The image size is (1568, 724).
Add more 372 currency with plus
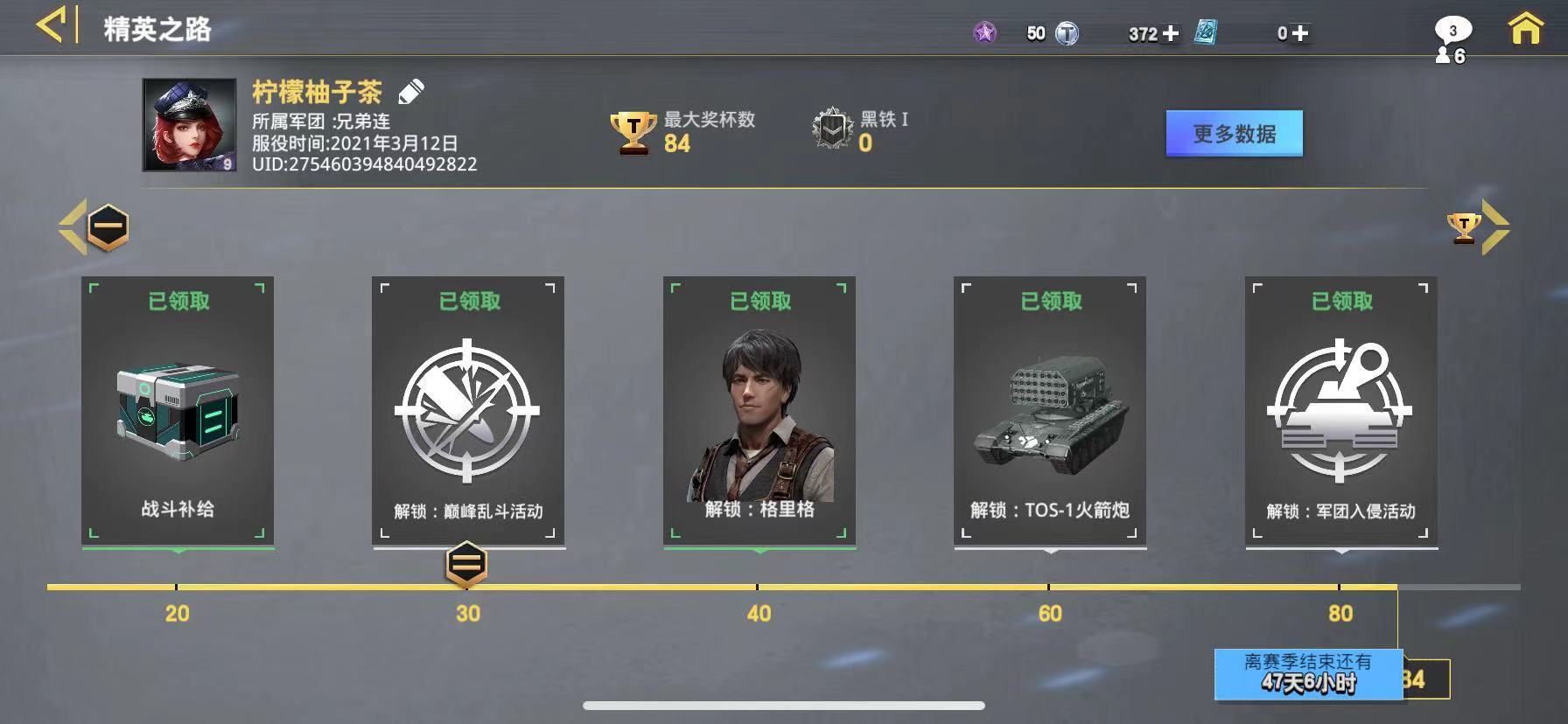1171,33
